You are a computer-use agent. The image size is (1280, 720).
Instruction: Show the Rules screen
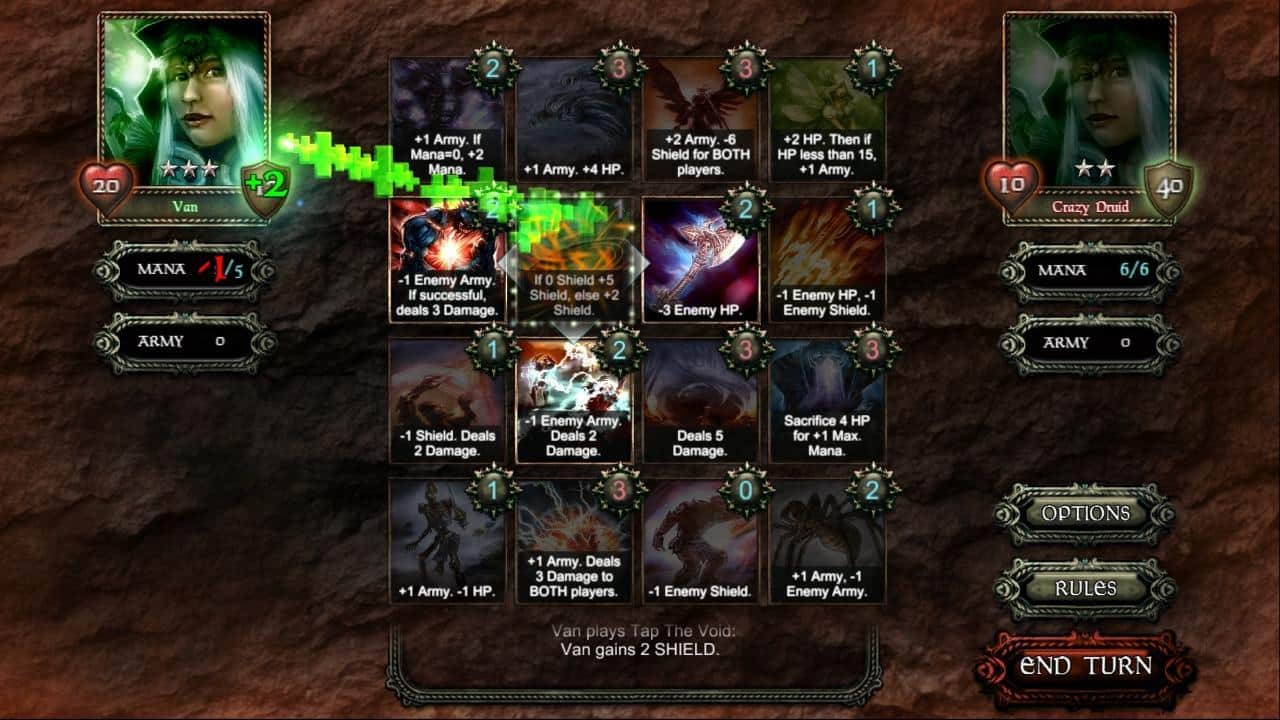(x=1085, y=589)
